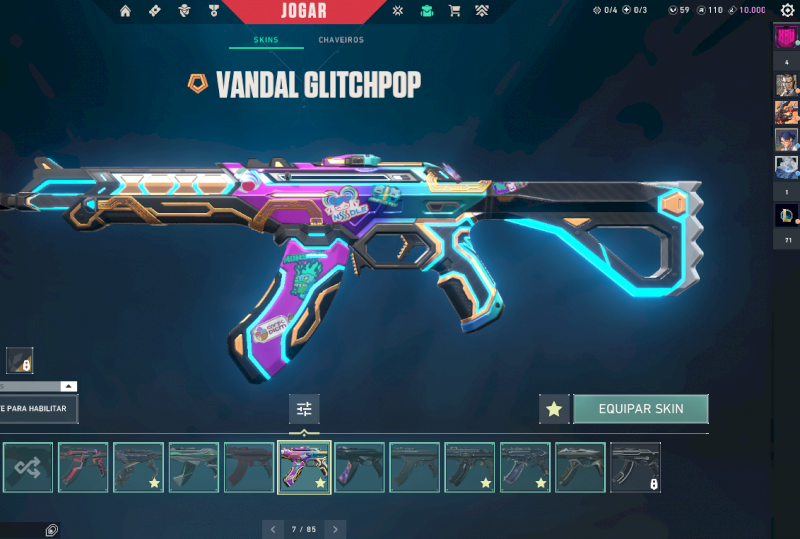Toggle the favorite star button
Image resolution: width=800 pixels, height=539 pixels.
[554, 409]
